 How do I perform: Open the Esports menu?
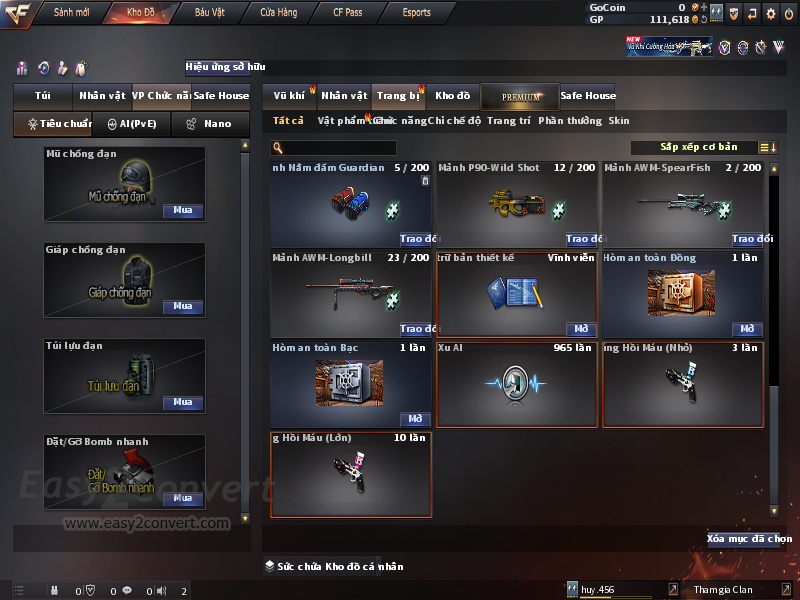click(416, 12)
